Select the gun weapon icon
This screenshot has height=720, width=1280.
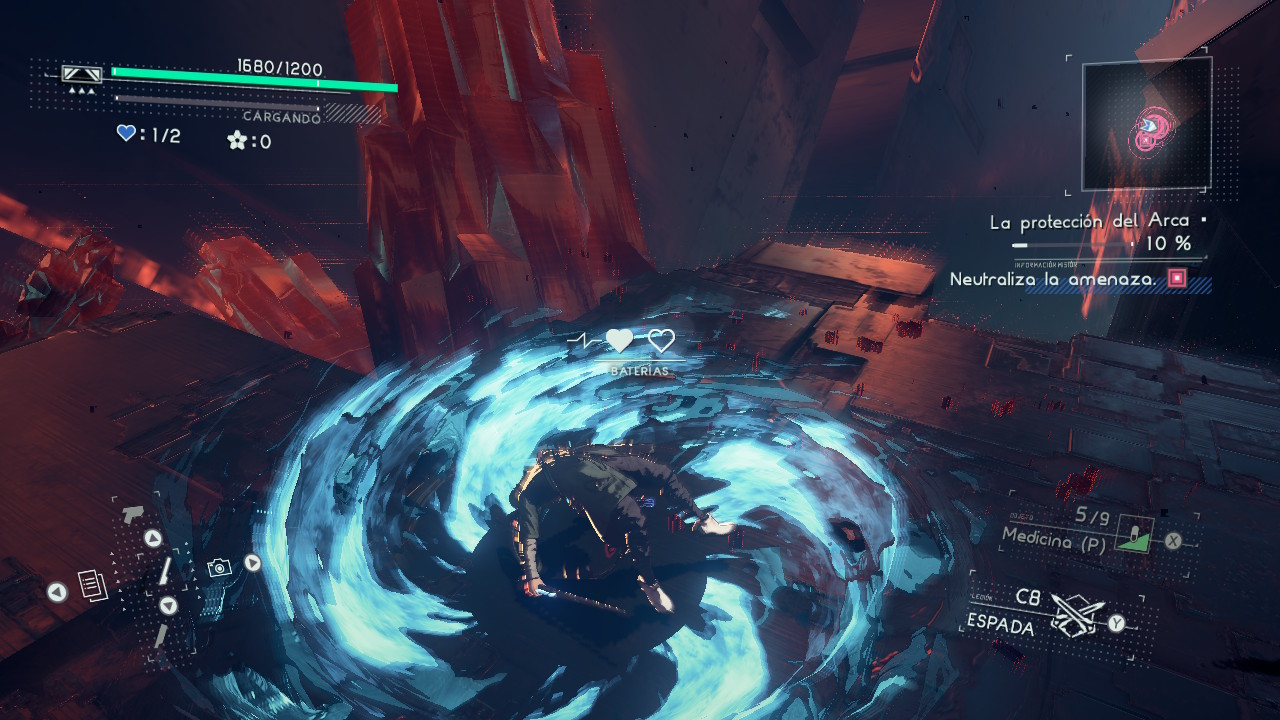coord(131,516)
